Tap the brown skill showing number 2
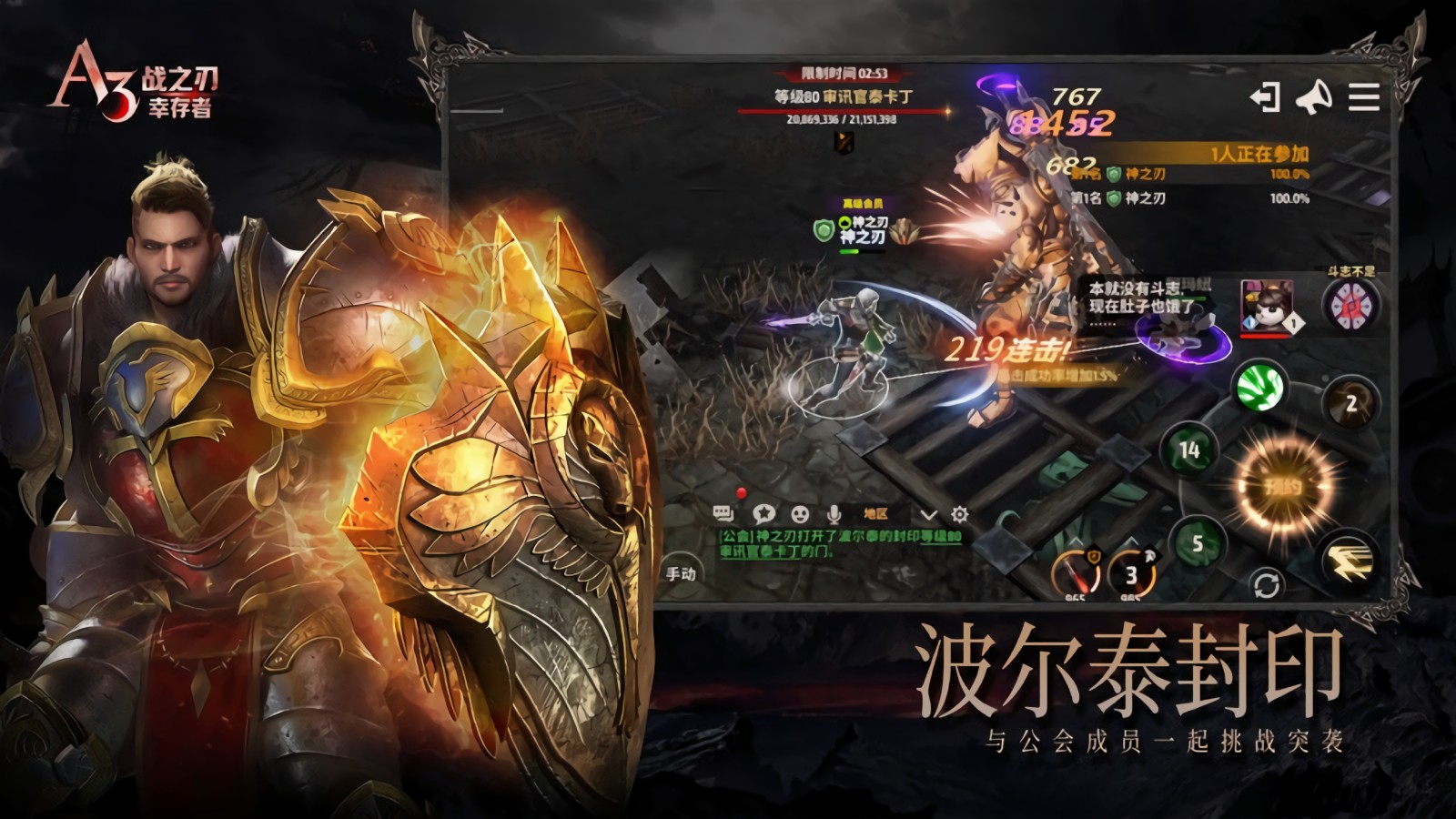The image size is (1456, 819). click(1350, 403)
